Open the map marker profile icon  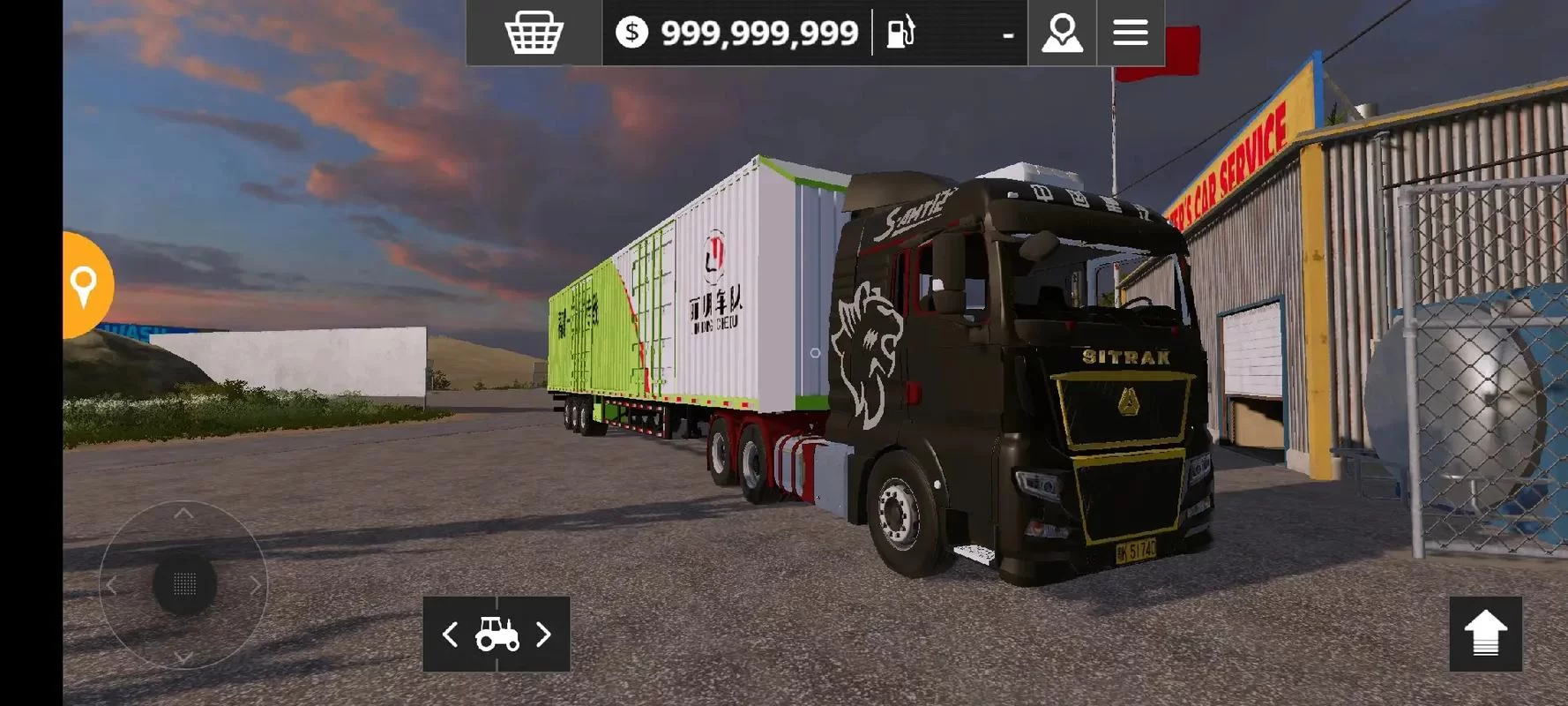pos(1062,33)
